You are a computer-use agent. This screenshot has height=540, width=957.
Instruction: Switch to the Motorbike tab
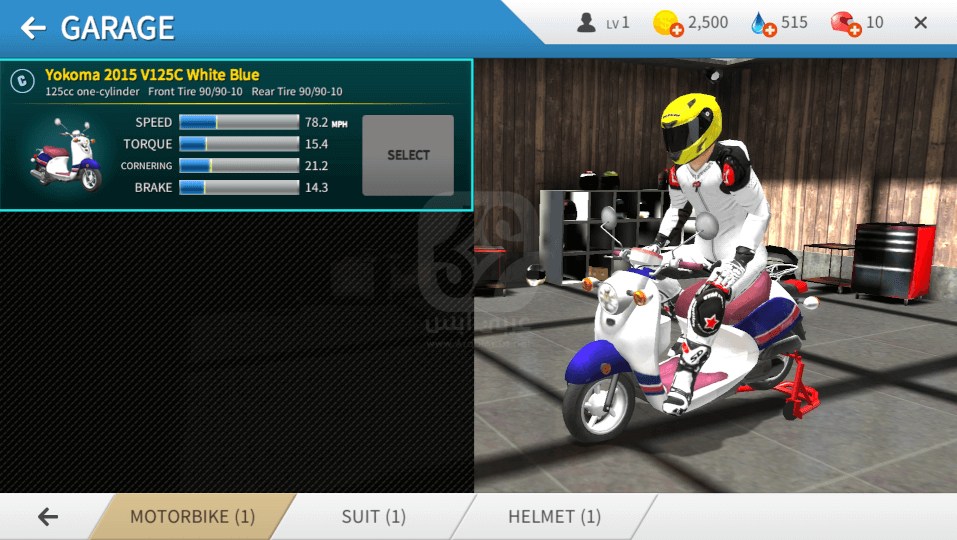click(192, 517)
